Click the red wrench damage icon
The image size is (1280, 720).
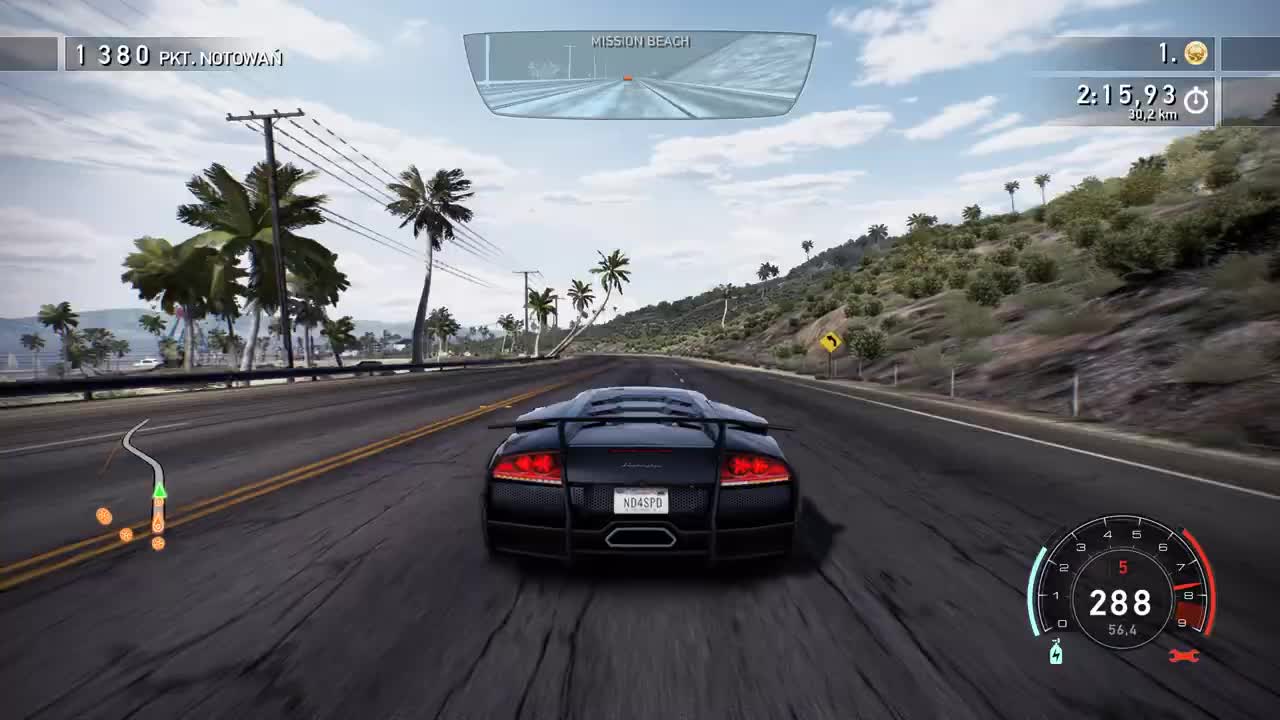click(x=1183, y=655)
